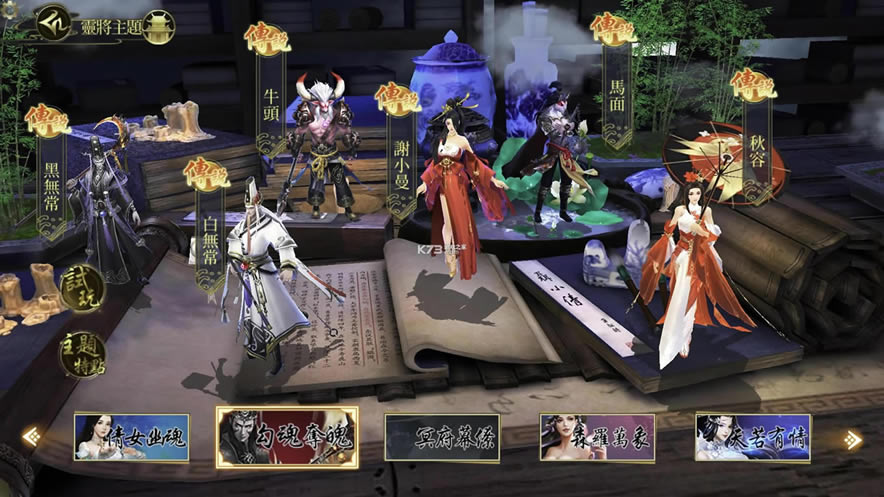Choose the 秋容 character banner
The image size is (884, 497).
[755, 140]
